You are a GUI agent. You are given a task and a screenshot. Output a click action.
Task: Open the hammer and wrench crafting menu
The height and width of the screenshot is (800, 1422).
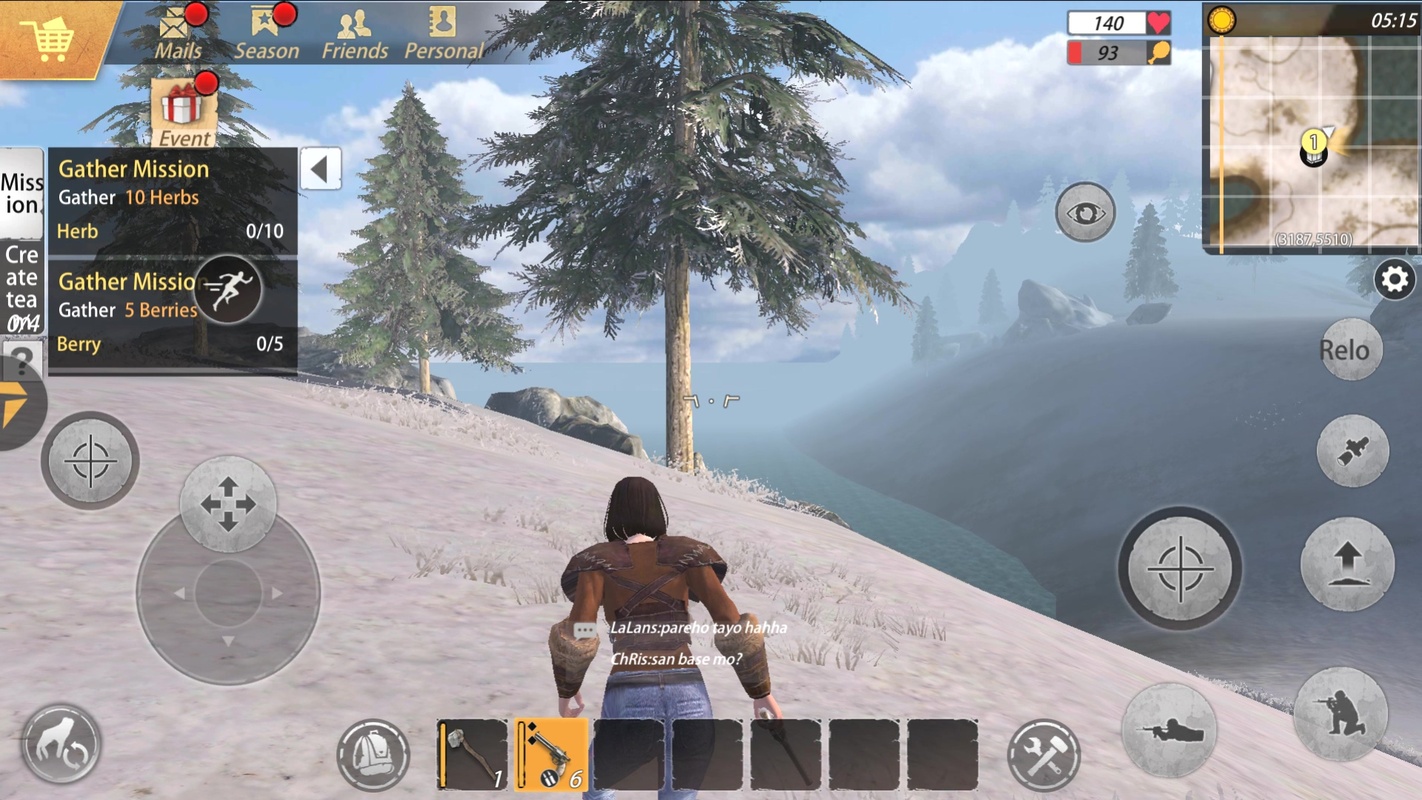[x=1044, y=755]
